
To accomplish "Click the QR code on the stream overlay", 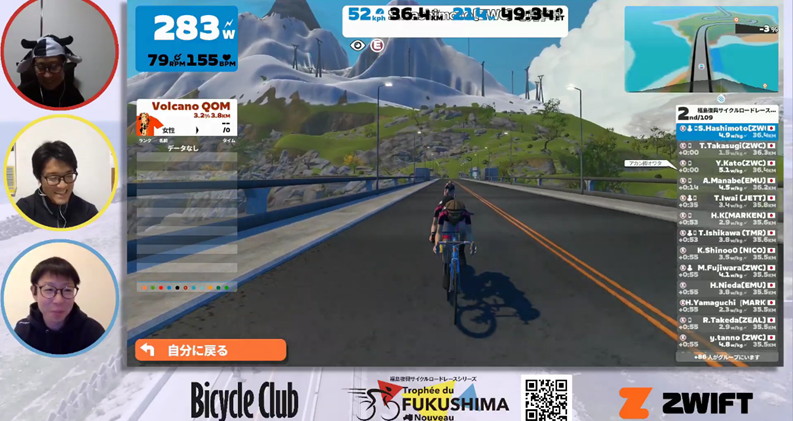I will [546, 398].
